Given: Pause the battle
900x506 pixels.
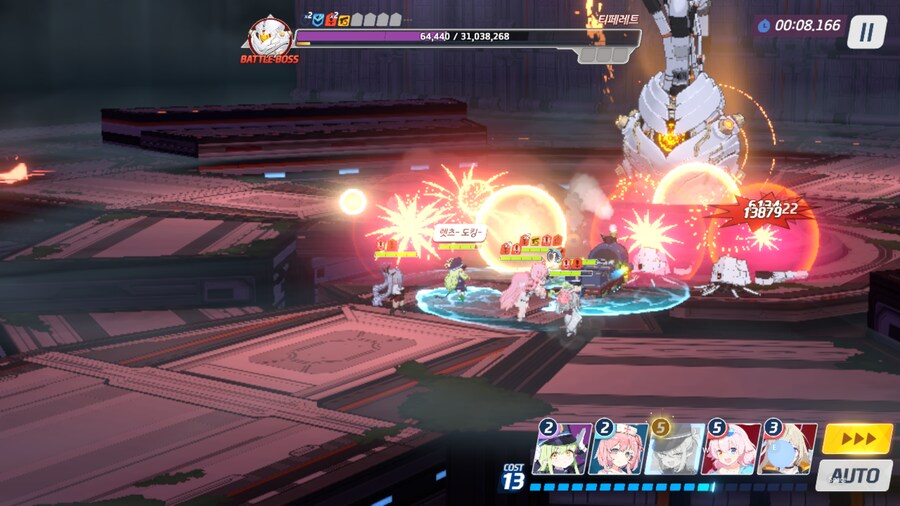Looking at the screenshot, I should click(x=866, y=32).
